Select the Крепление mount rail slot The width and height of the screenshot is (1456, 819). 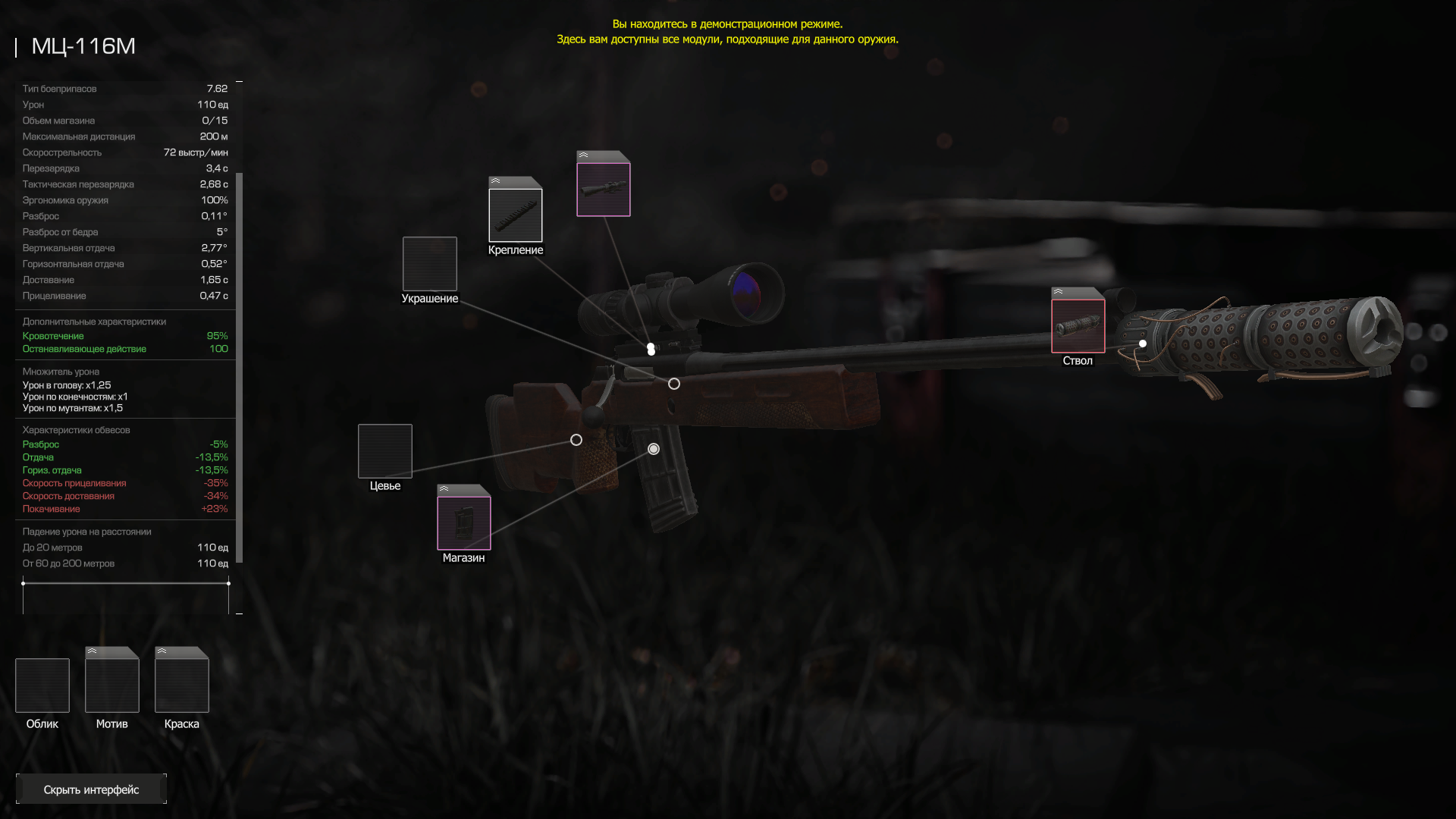coord(516,215)
